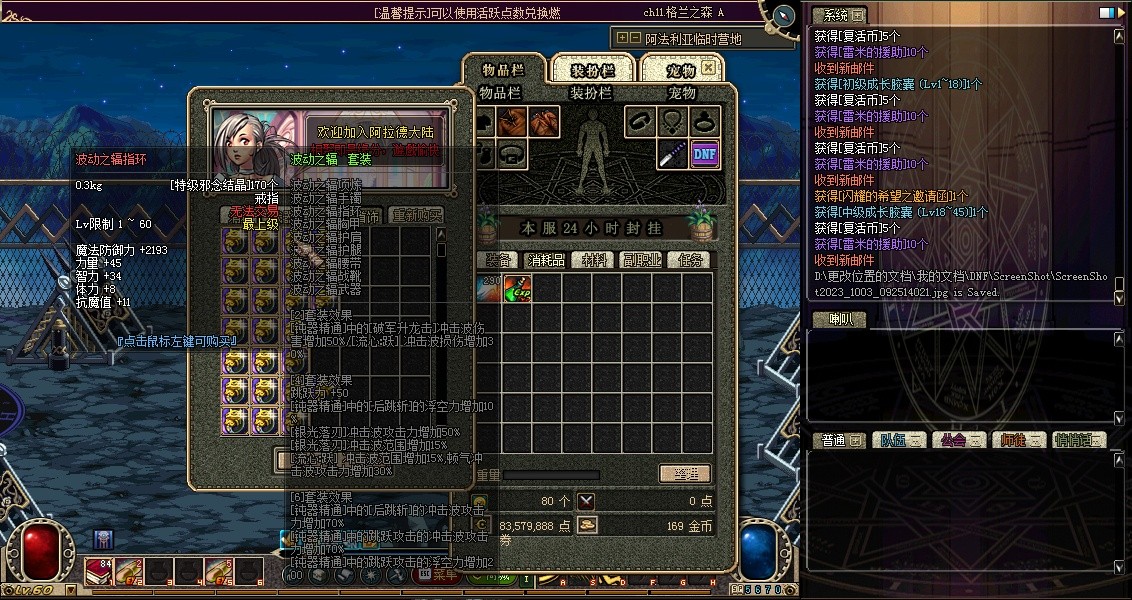
Task: Choose the 师徒 mentor chat channel
Action: (x=1013, y=440)
